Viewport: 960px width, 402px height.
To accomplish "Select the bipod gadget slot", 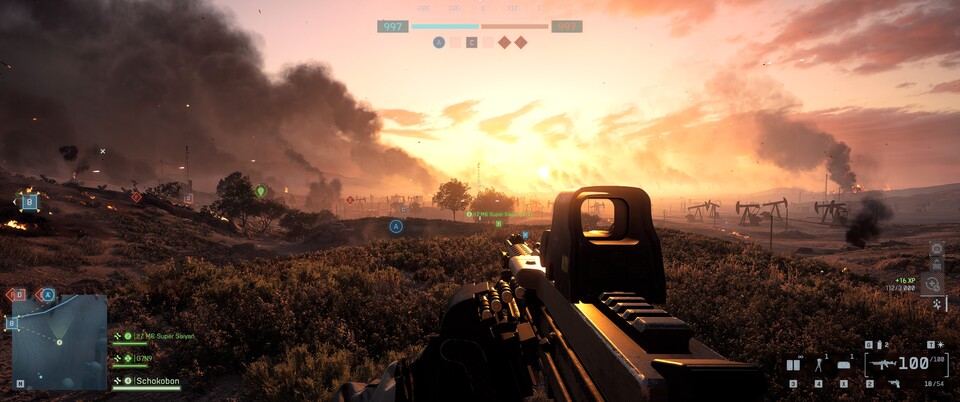I will point(820,366).
